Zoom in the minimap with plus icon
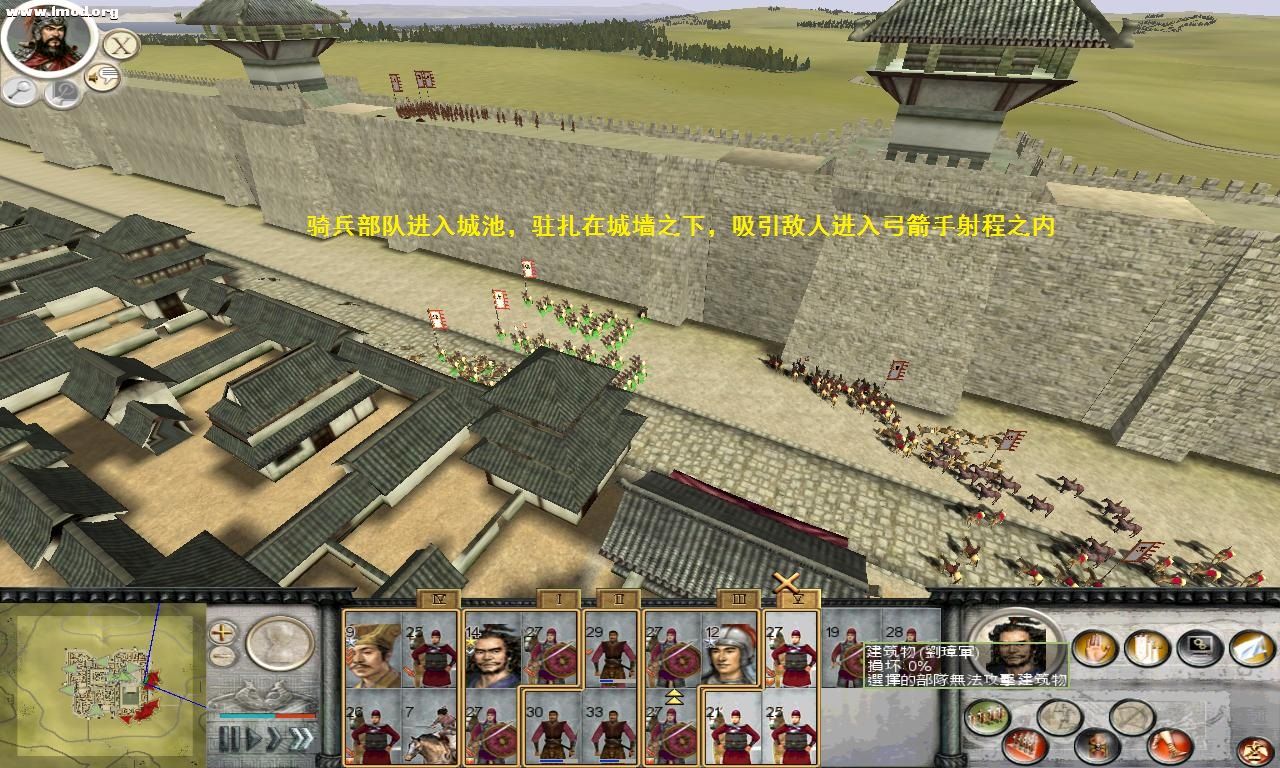Image resolution: width=1280 pixels, height=768 pixels. pyautogui.click(x=224, y=633)
